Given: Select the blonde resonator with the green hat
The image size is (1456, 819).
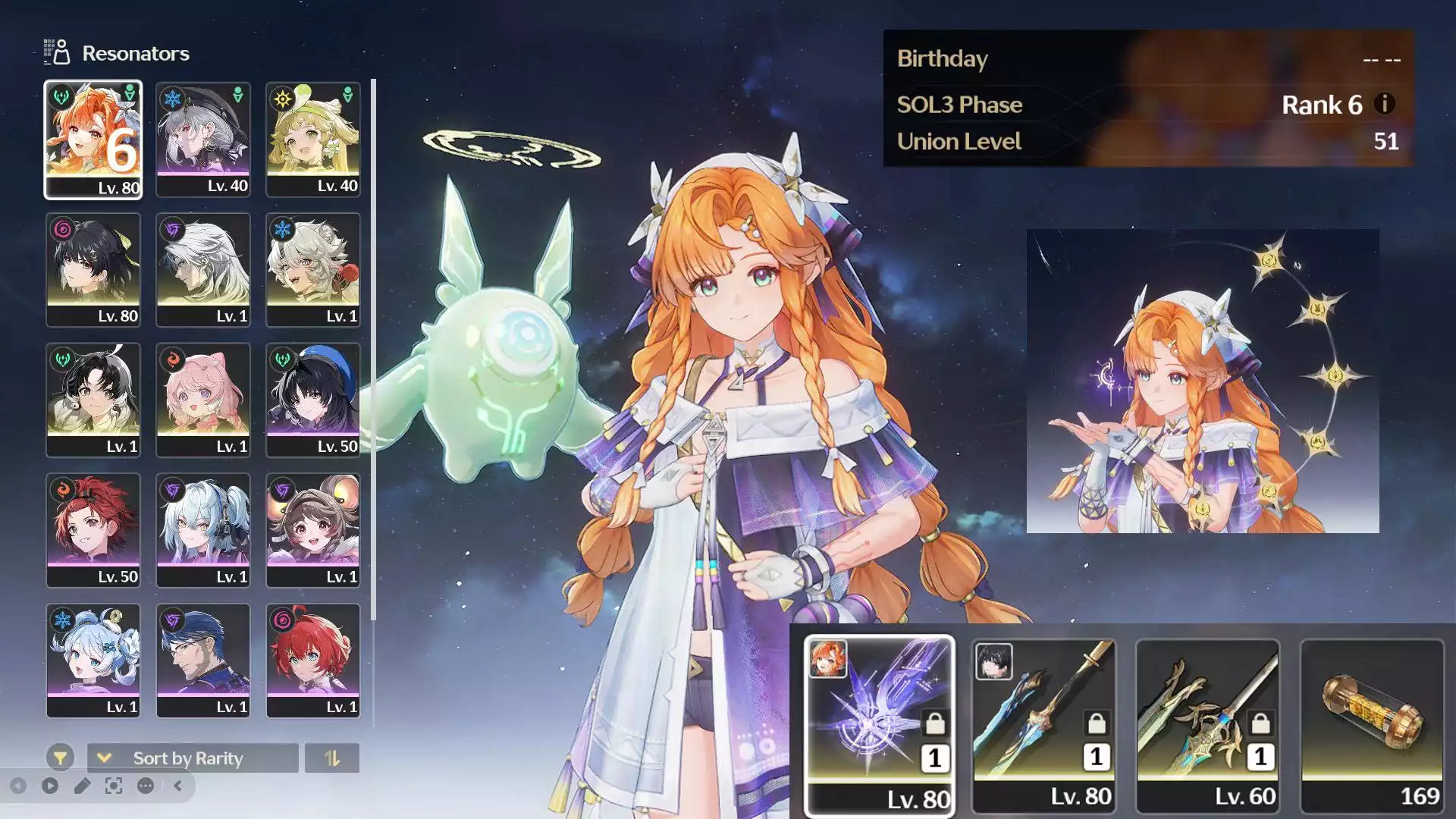Looking at the screenshot, I should pos(312,140).
